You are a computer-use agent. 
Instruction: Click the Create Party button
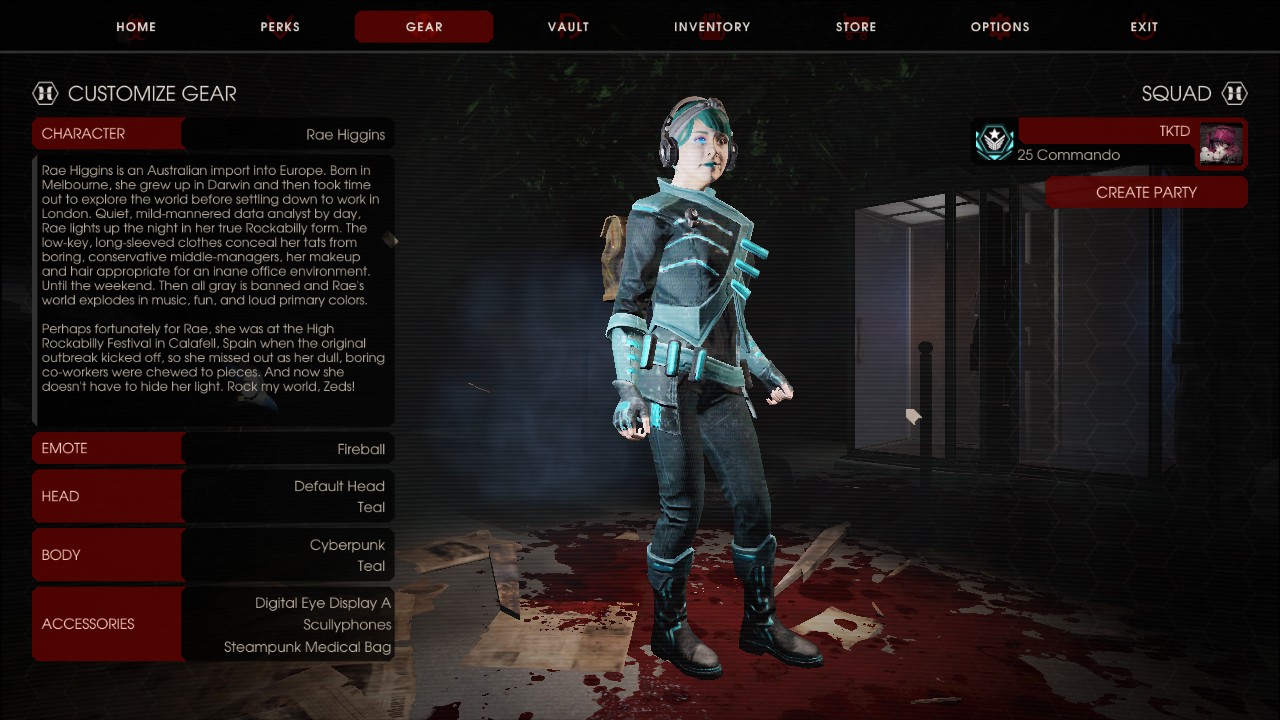click(1146, 192)
